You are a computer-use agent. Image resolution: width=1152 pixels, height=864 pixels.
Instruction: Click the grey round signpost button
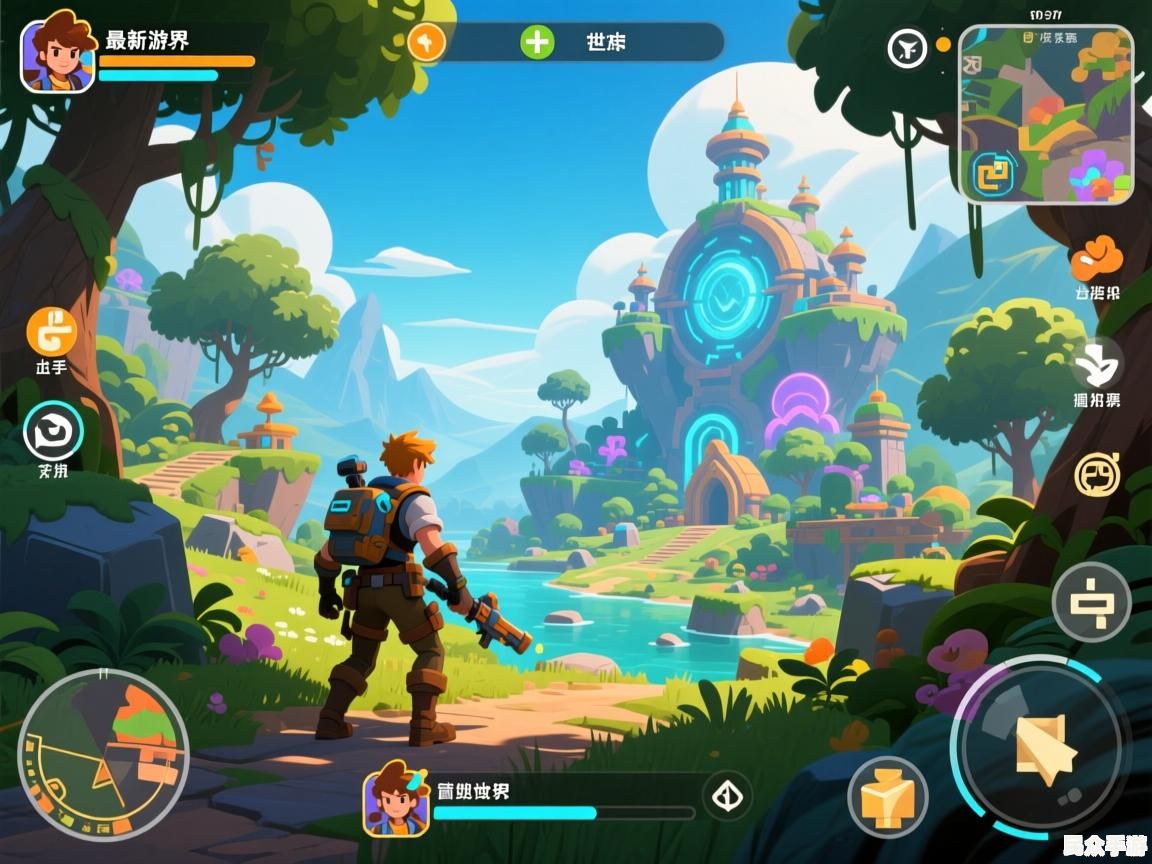[x=1091, y=602]
